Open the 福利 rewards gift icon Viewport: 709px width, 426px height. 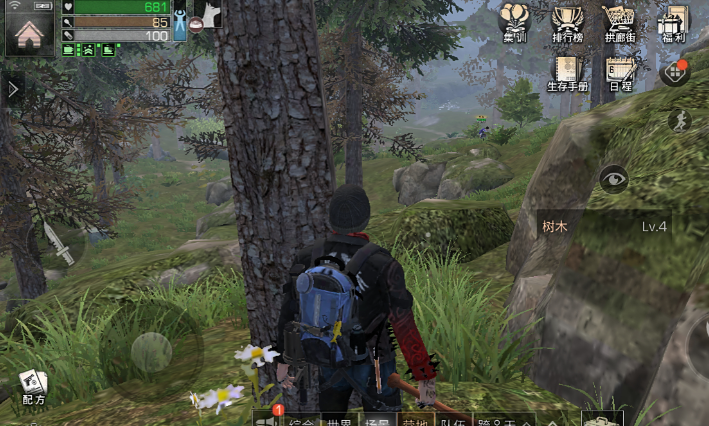tap(673, 23)
